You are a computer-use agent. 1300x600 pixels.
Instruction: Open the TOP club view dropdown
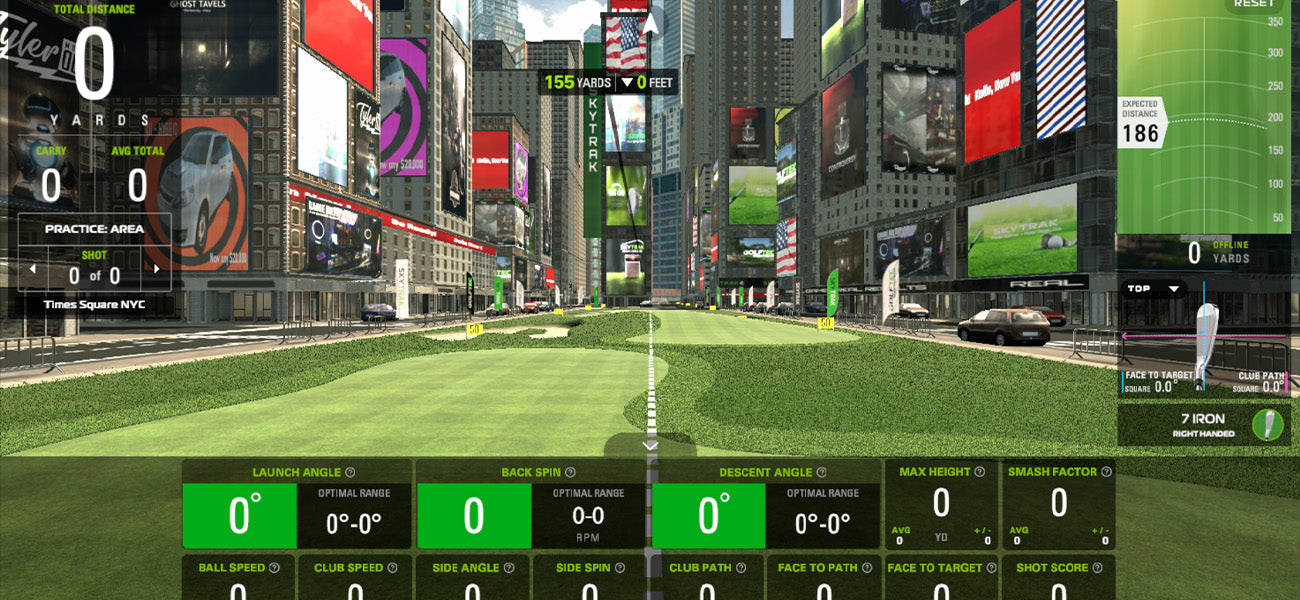pyautogui.click(x=1152, y=289)
